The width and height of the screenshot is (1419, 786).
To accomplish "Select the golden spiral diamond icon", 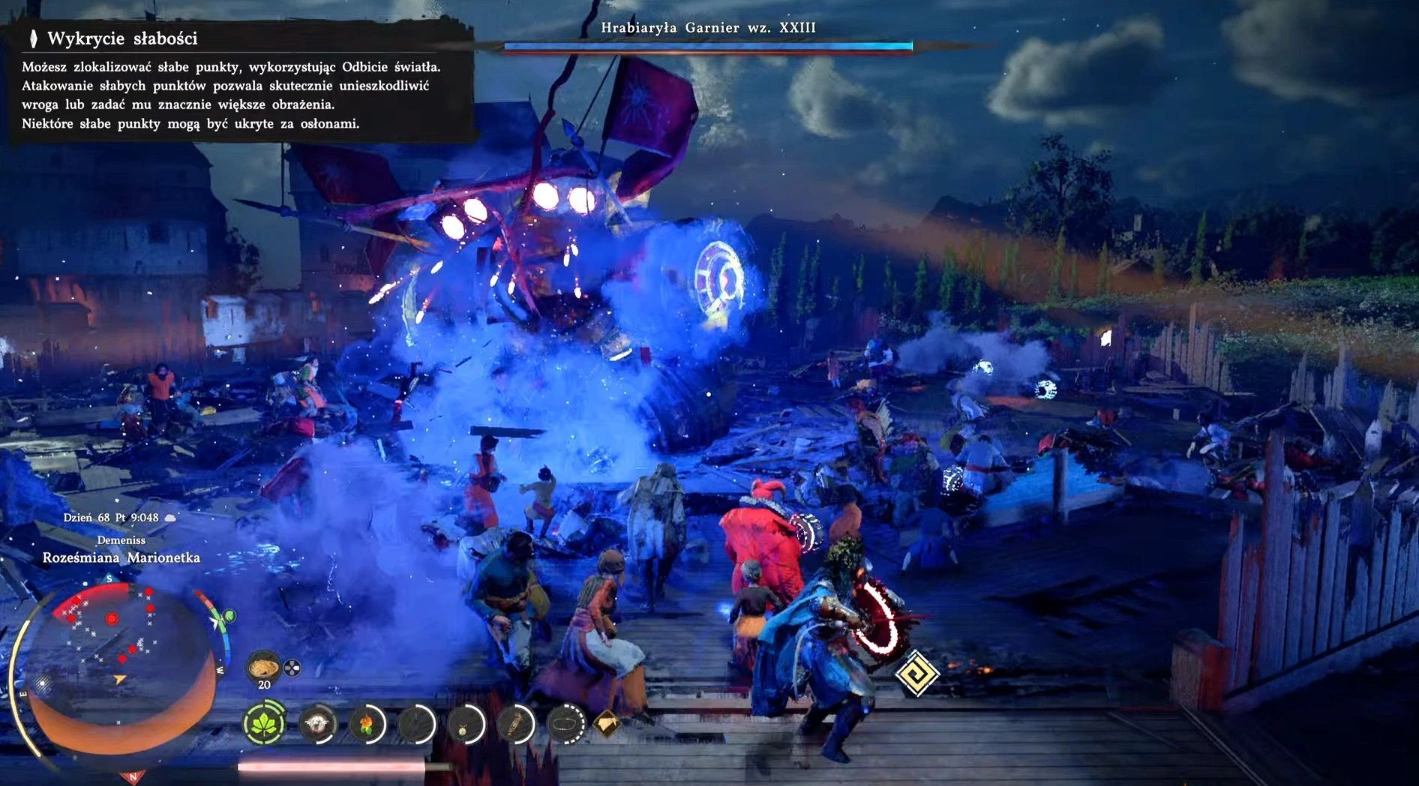I will point(916,675).
